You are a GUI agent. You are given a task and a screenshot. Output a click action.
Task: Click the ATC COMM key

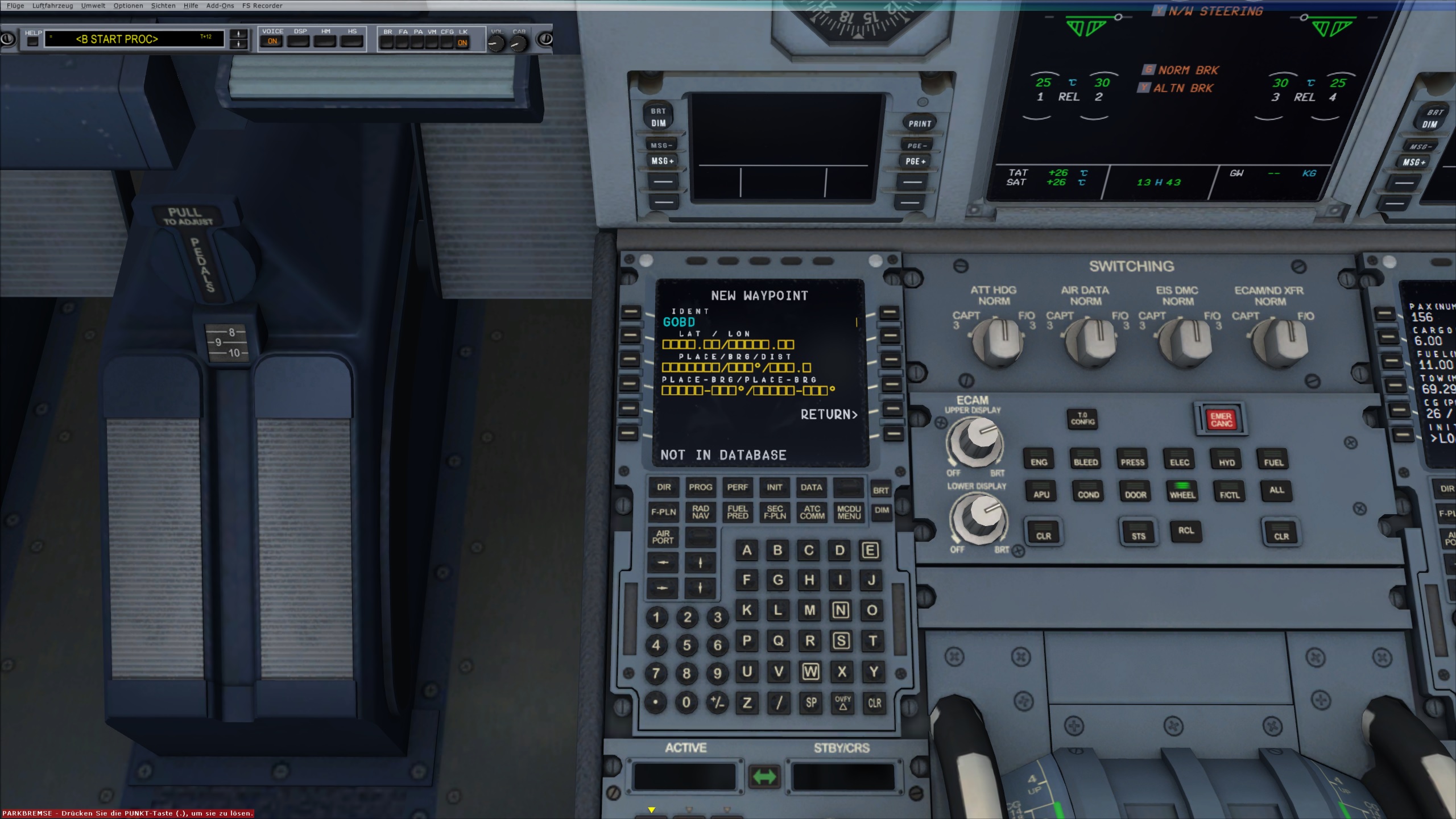coord(812,512)
